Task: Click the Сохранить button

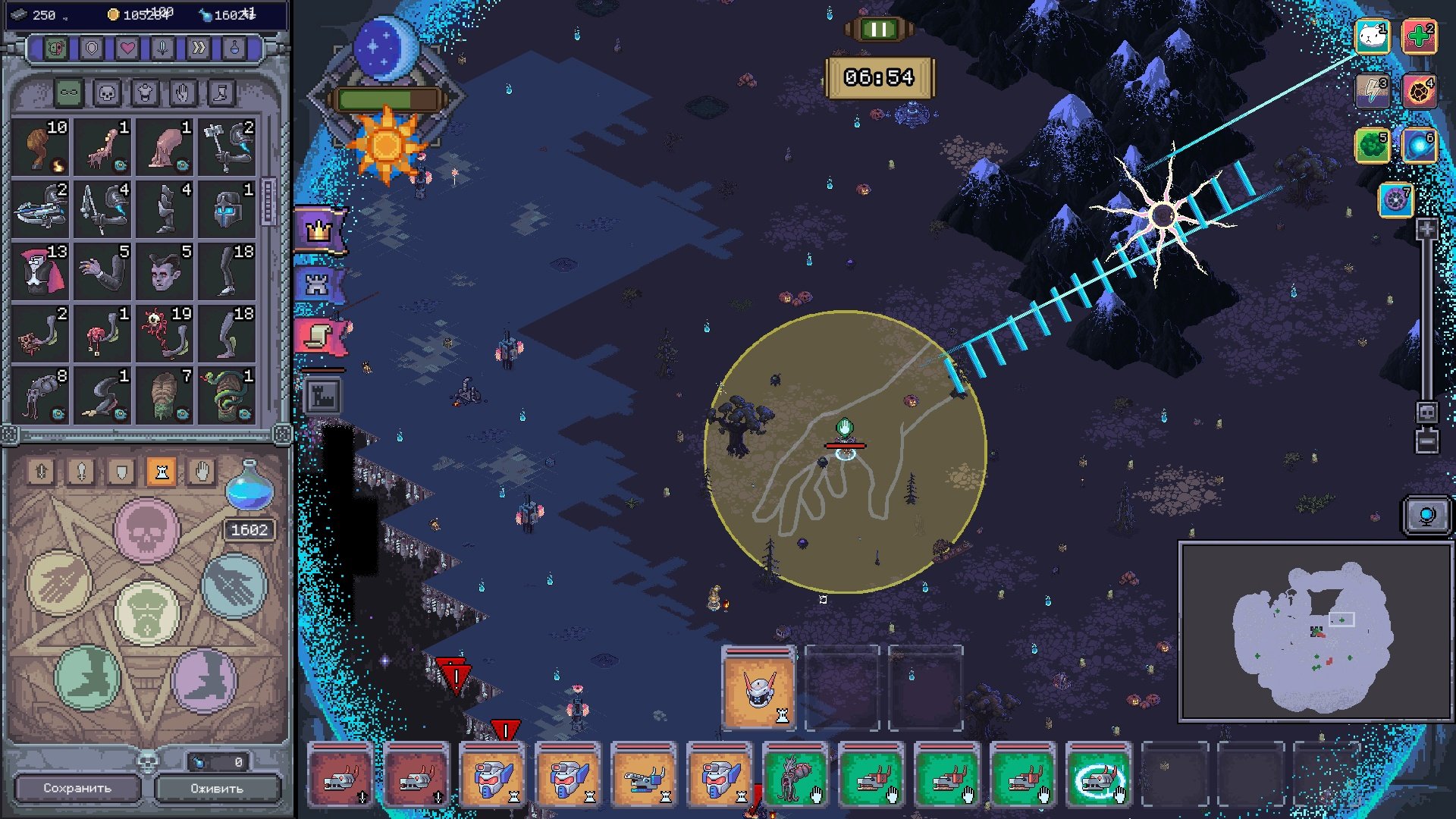Action: pos(77,788)
